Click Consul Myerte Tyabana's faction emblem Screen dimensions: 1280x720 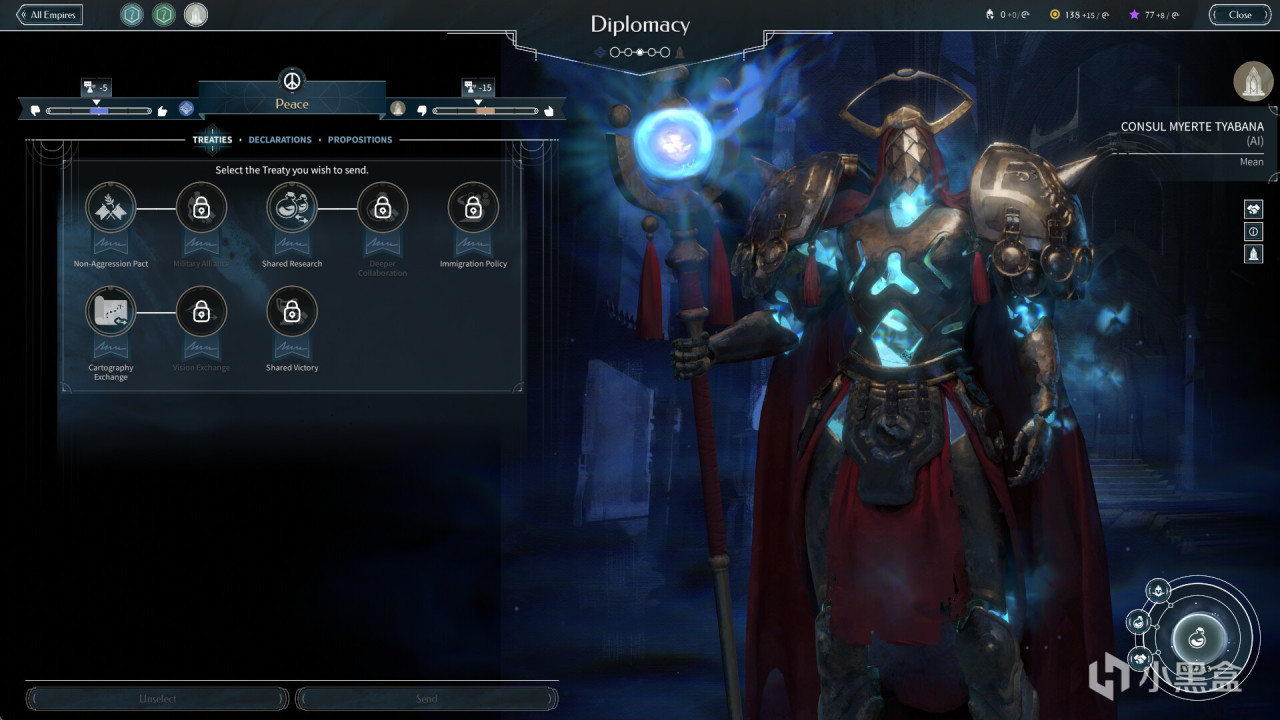(1253, 82)
